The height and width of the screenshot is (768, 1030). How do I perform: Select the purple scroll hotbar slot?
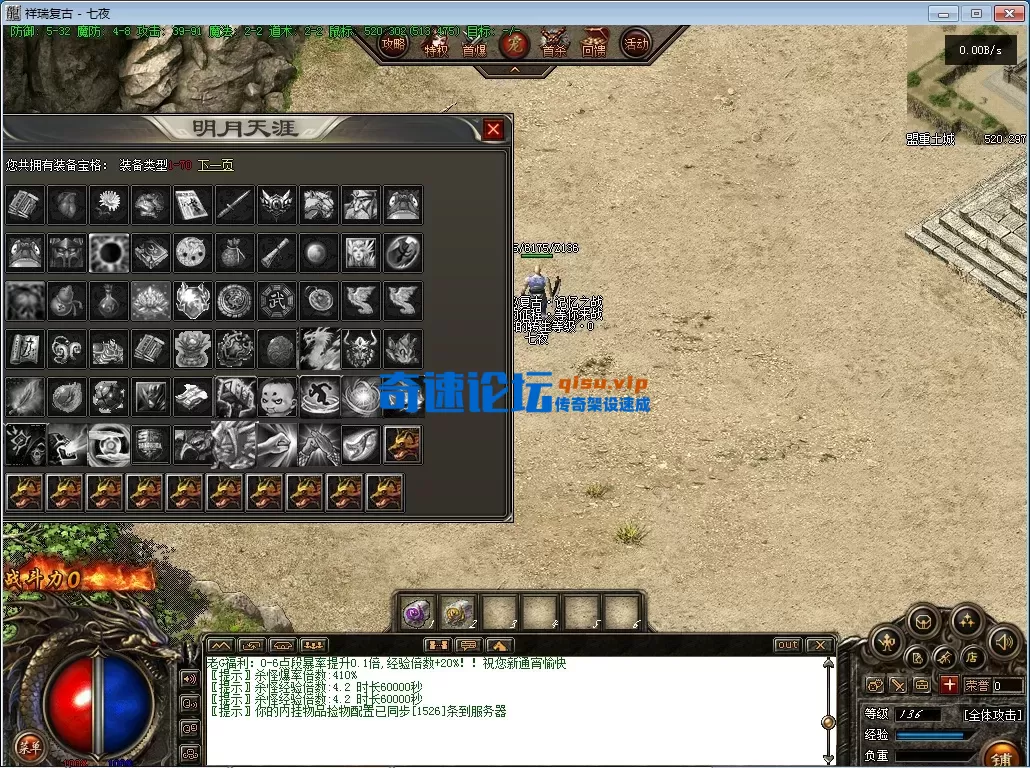coord(415,612)
